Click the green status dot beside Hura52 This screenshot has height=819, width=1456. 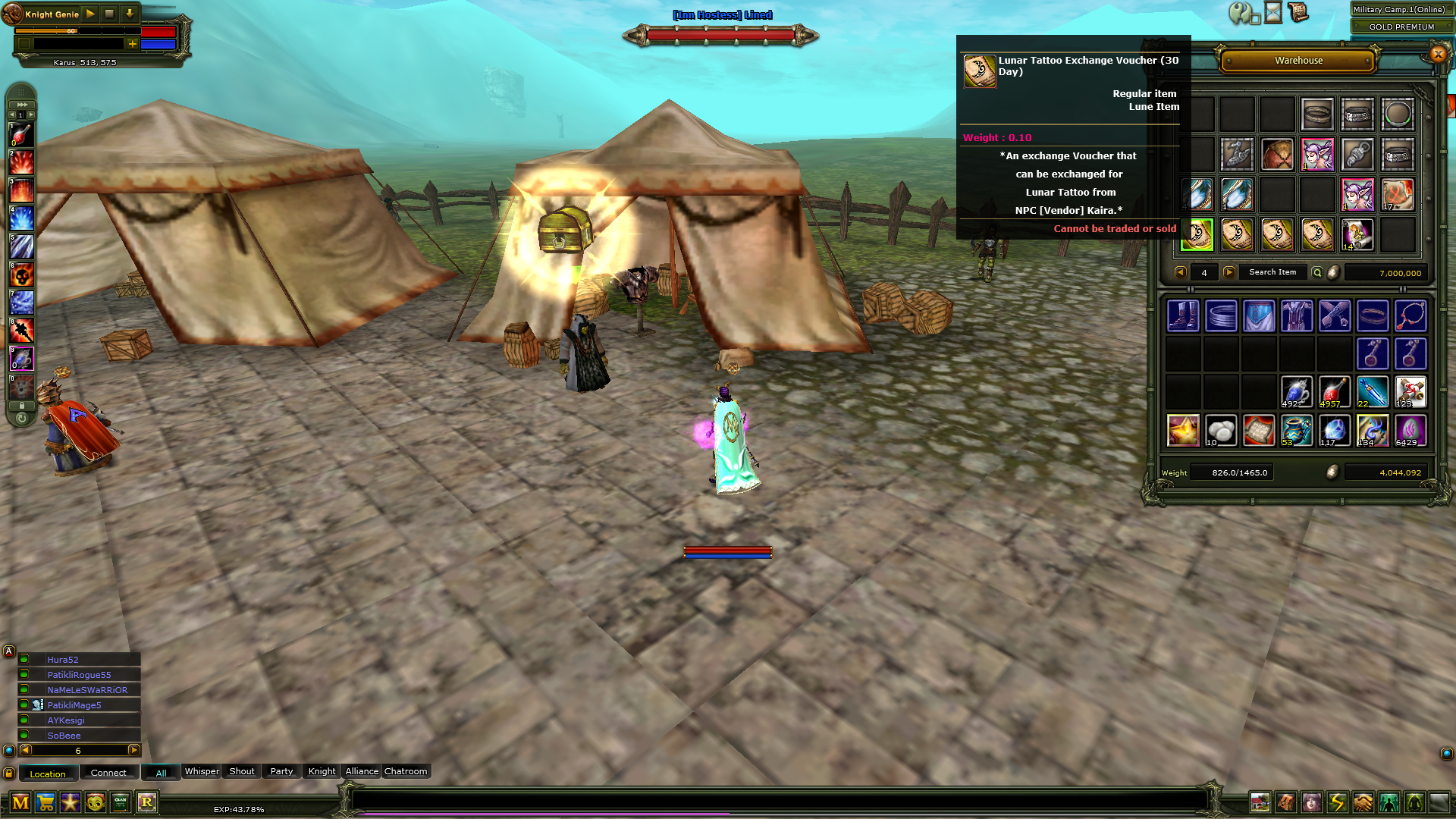(24, 659)
